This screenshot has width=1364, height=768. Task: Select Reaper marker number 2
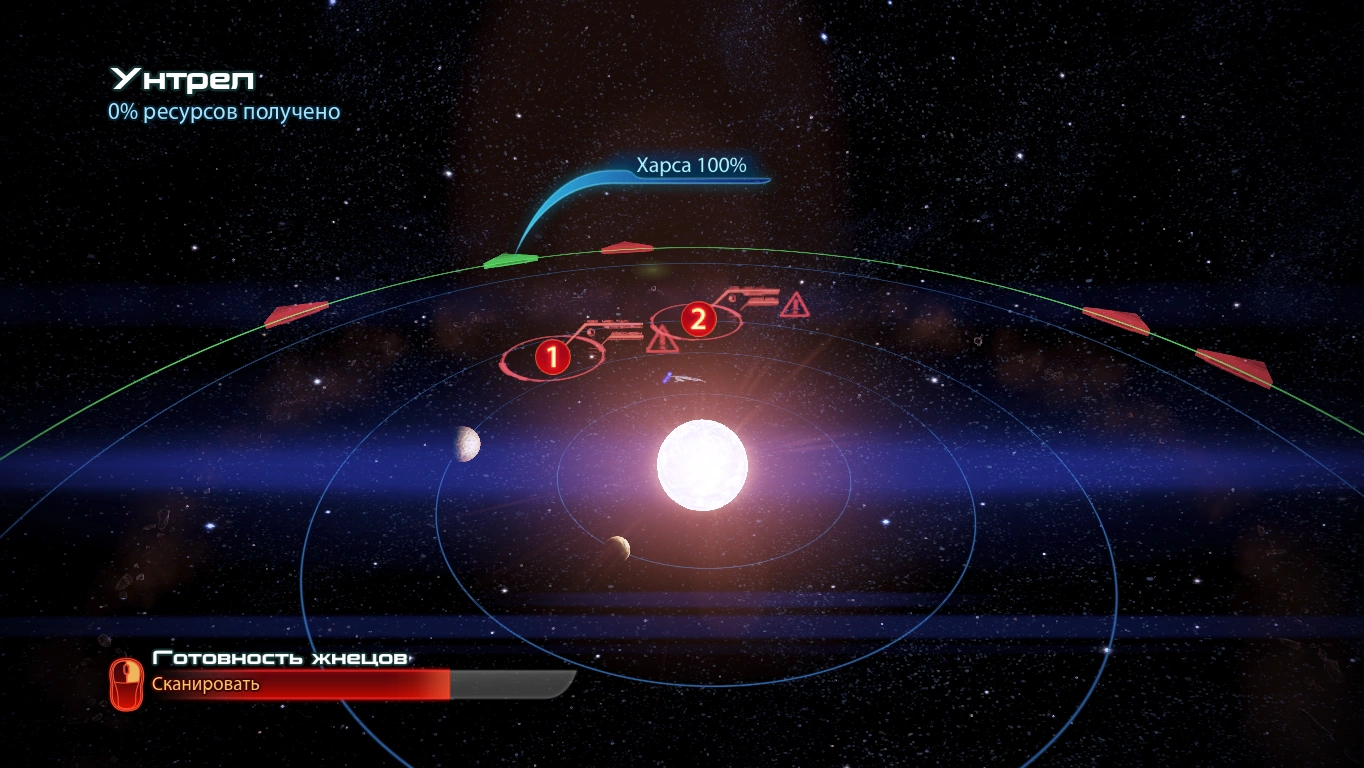pos(697,319)
